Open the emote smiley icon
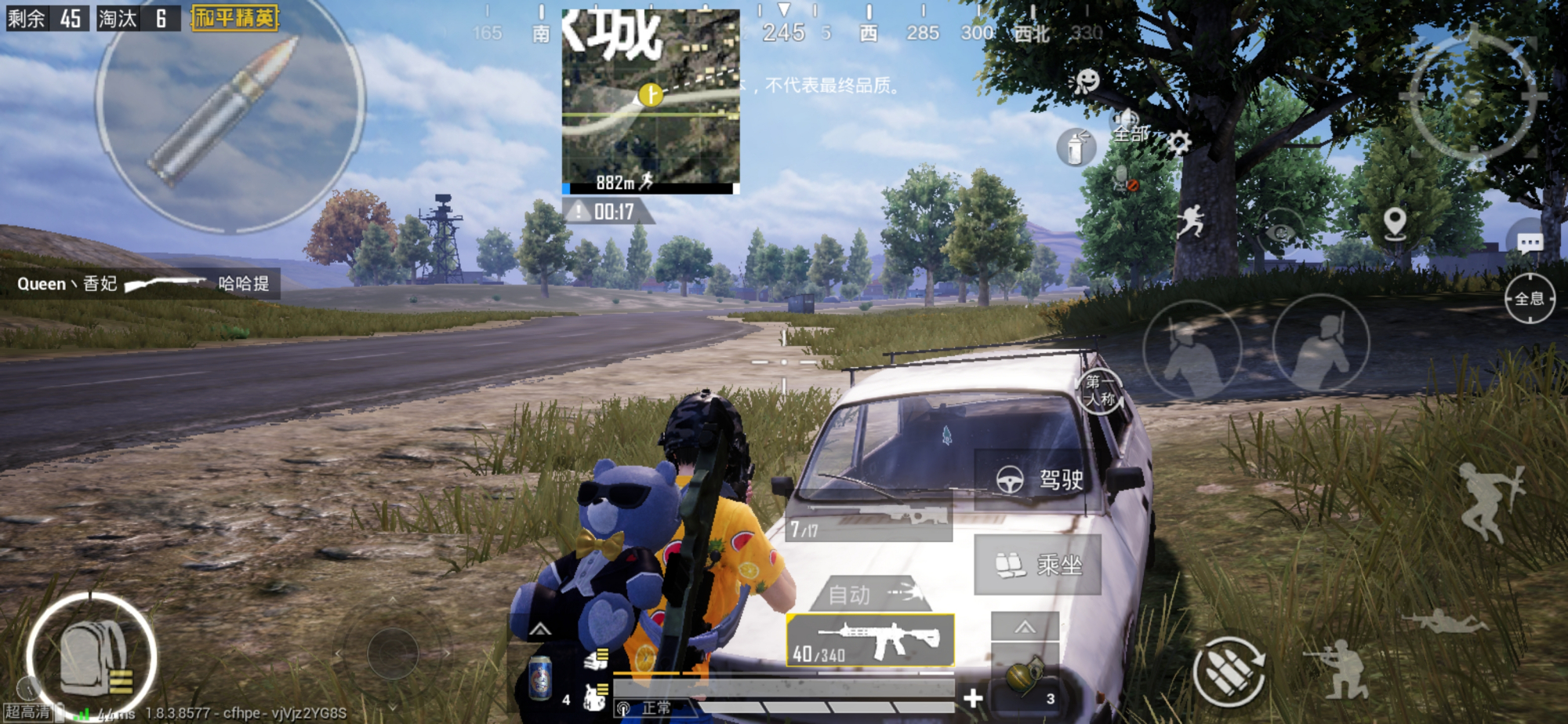Screen dimensions: 1568x724 [x=1087, y=81]
